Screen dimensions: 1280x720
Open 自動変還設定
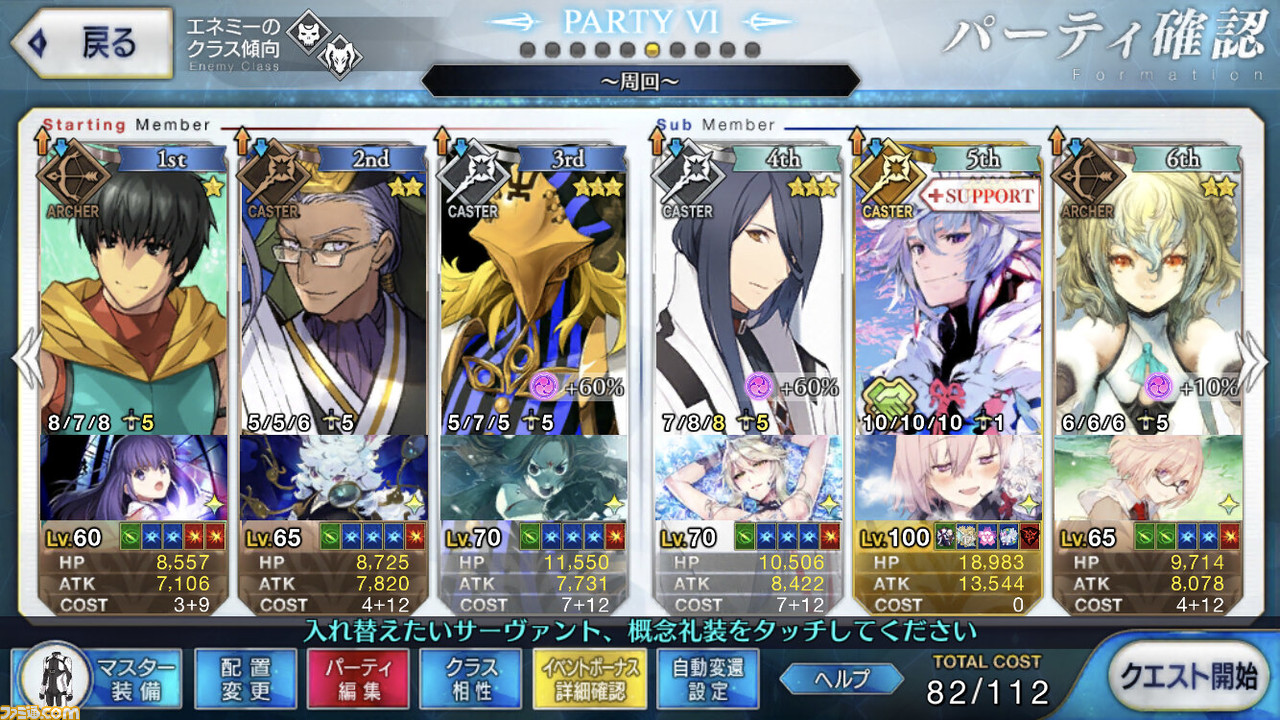point(707,679)
